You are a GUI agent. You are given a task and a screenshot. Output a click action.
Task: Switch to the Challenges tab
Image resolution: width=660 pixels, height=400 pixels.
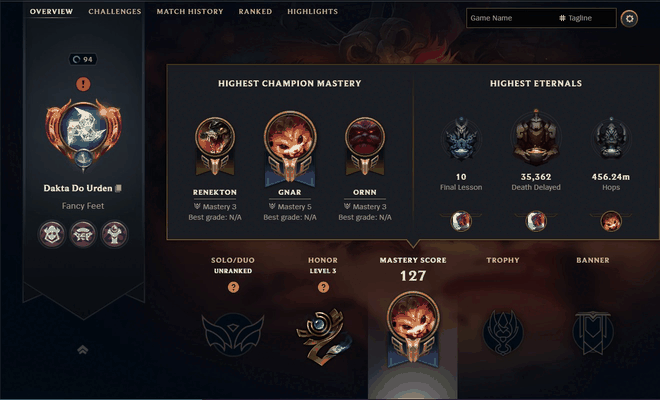tap(114, 12)
